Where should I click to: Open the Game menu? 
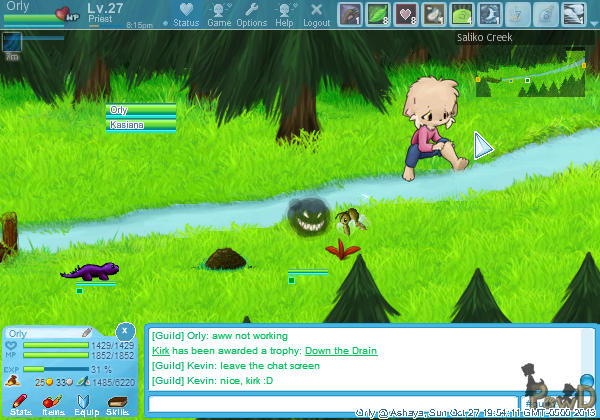click(x=219, y=14)
